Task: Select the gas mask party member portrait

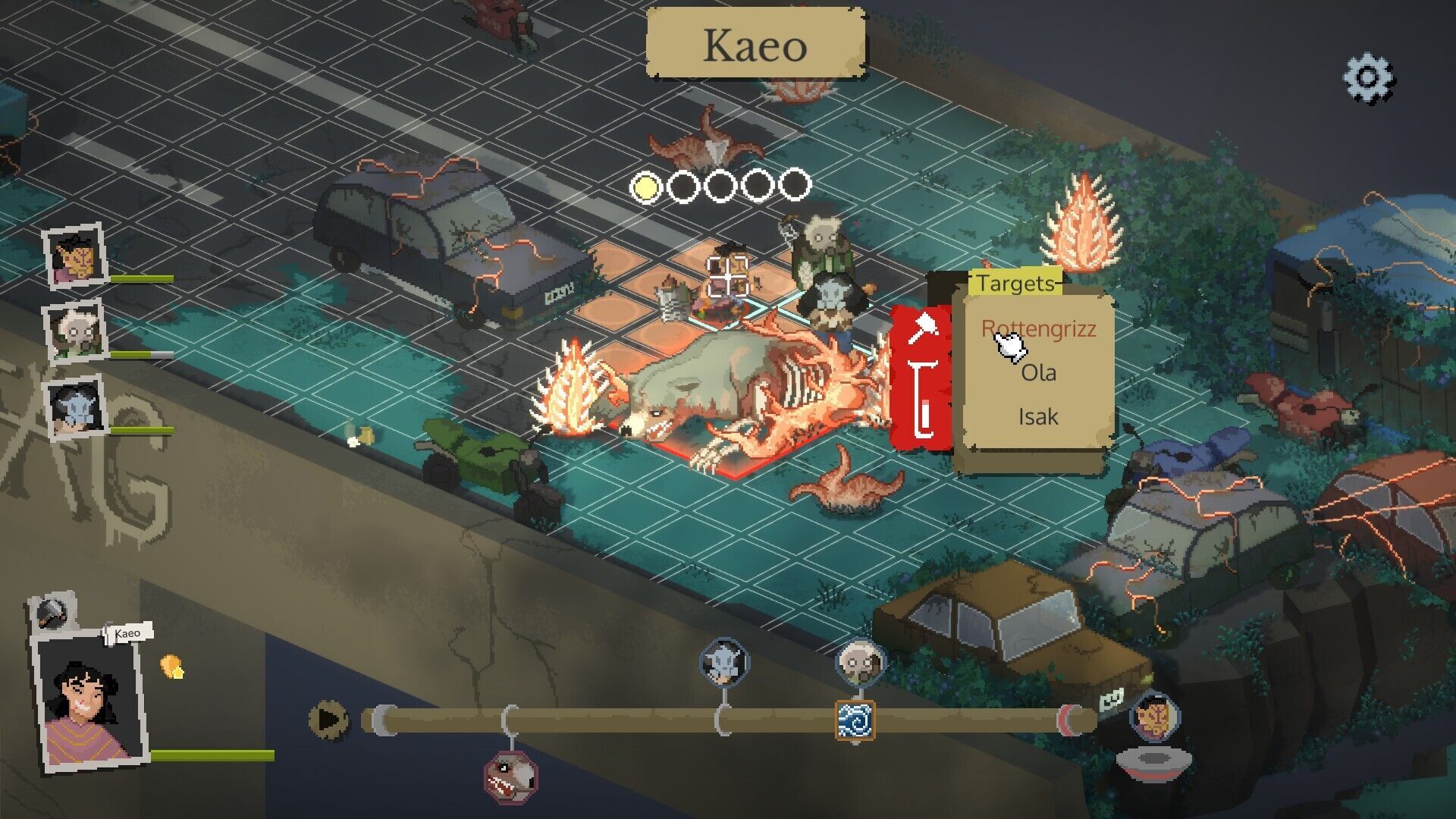Action: pyautogui.click(x=76, y=333)
